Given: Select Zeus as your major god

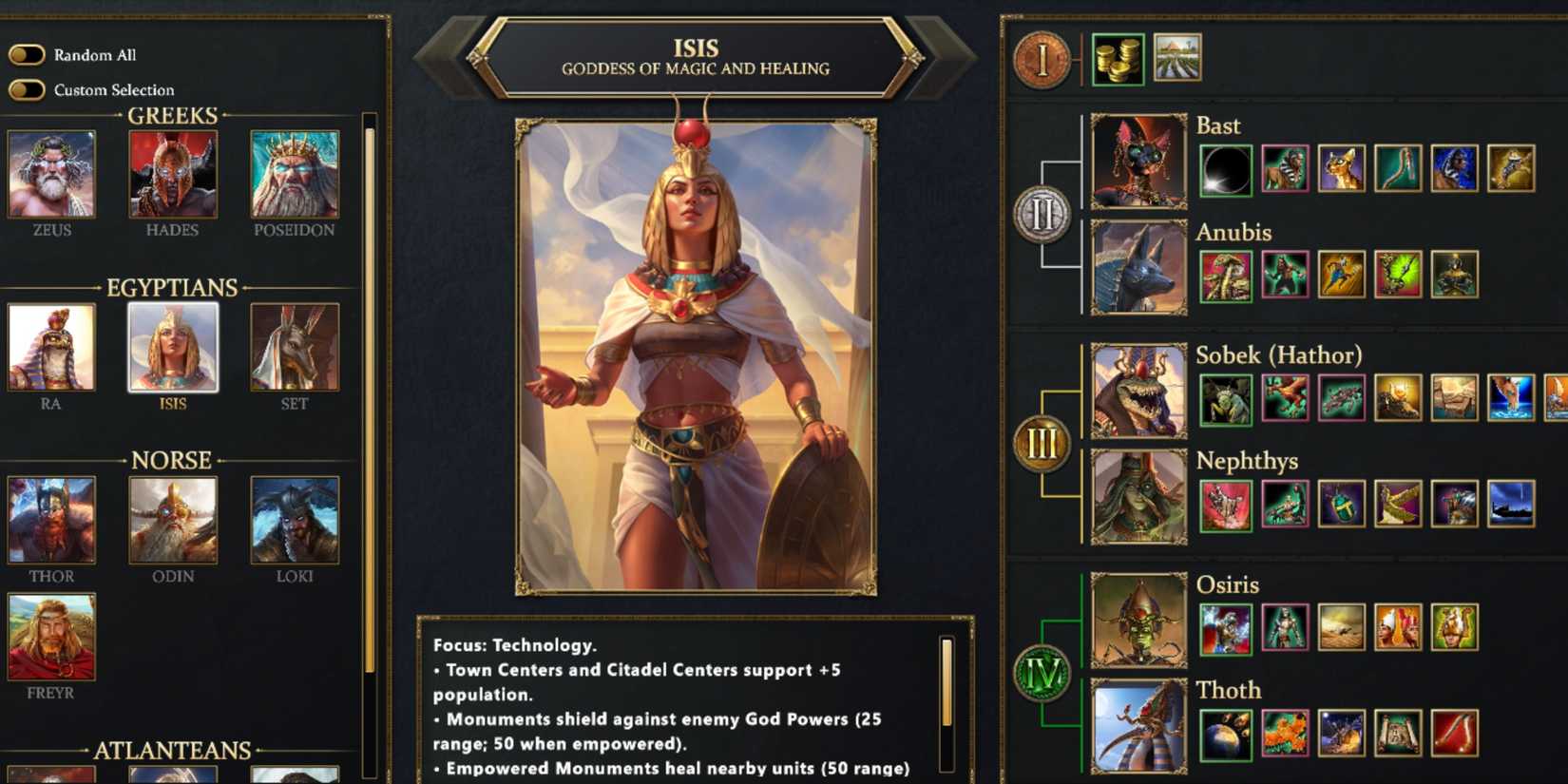Looking at the screenshot, I should [x=50, y=174].
